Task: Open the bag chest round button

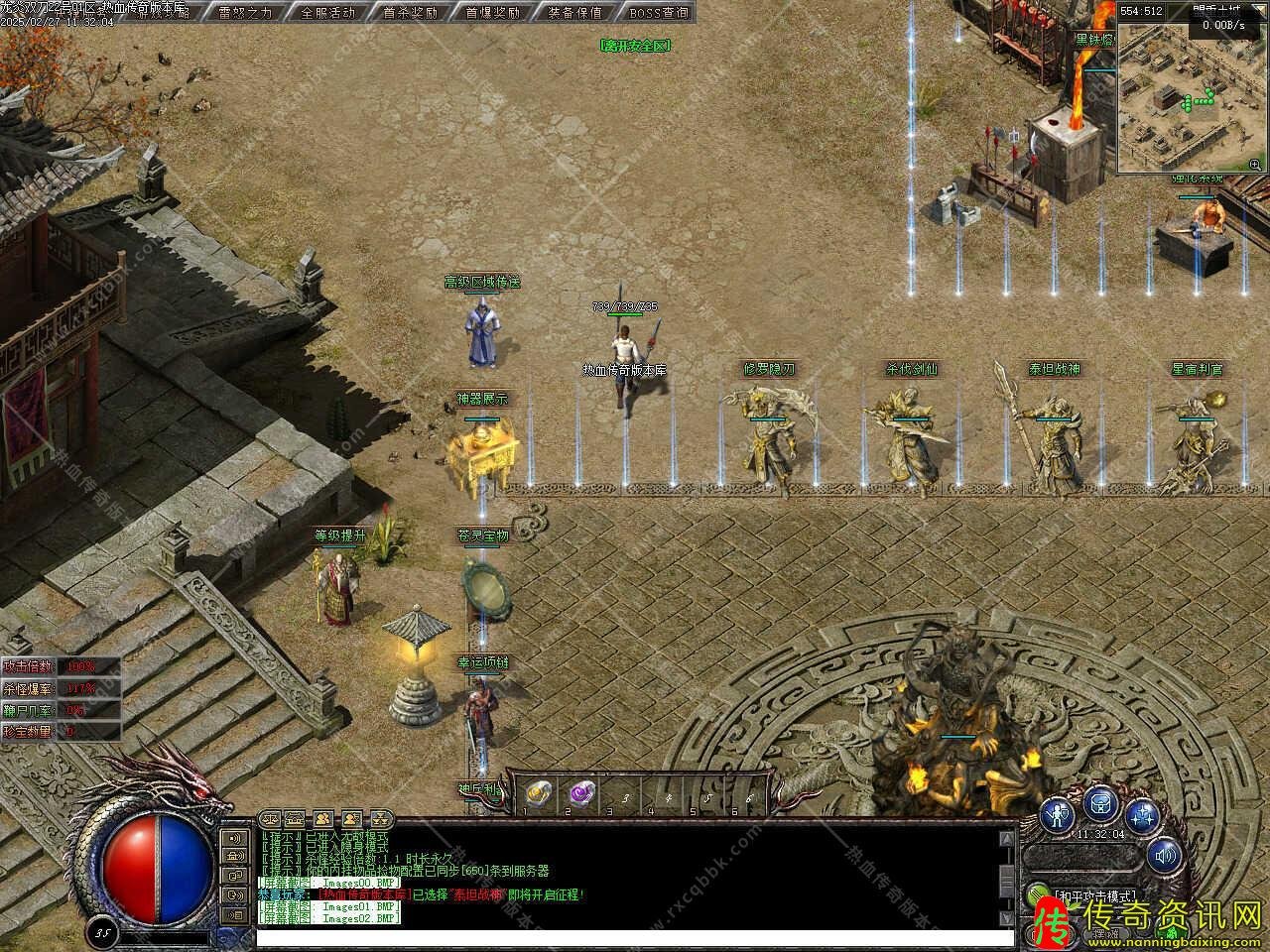Action: click(1101, 804)
